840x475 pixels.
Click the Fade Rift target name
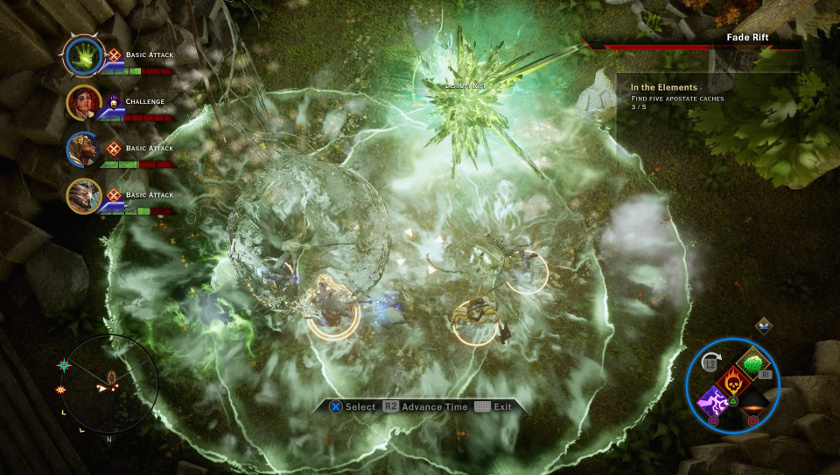tap(748, 37)
